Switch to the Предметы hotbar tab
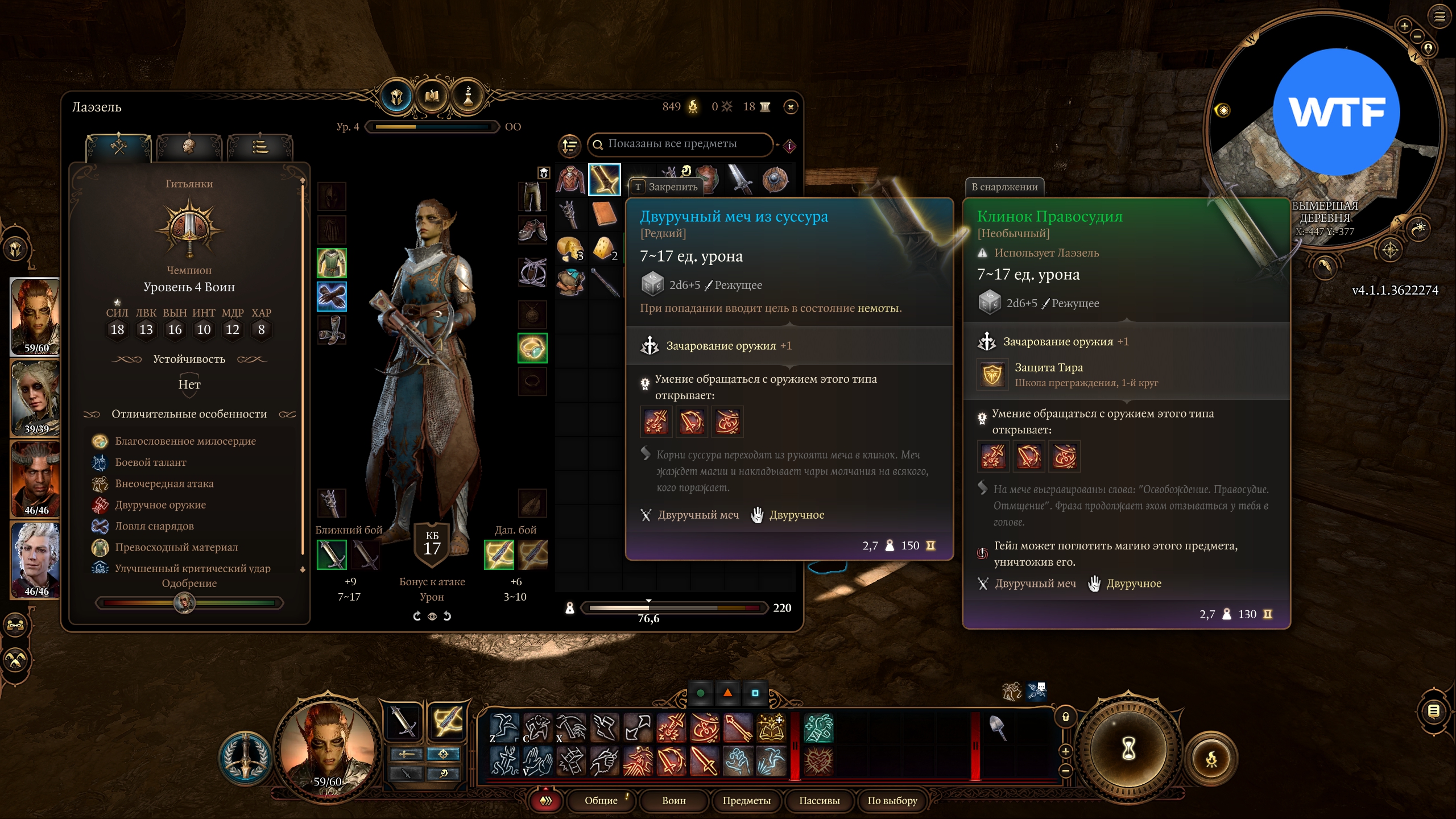This screenshot has width=1456, height=819. pyautogui.click(x=746, y=801)
